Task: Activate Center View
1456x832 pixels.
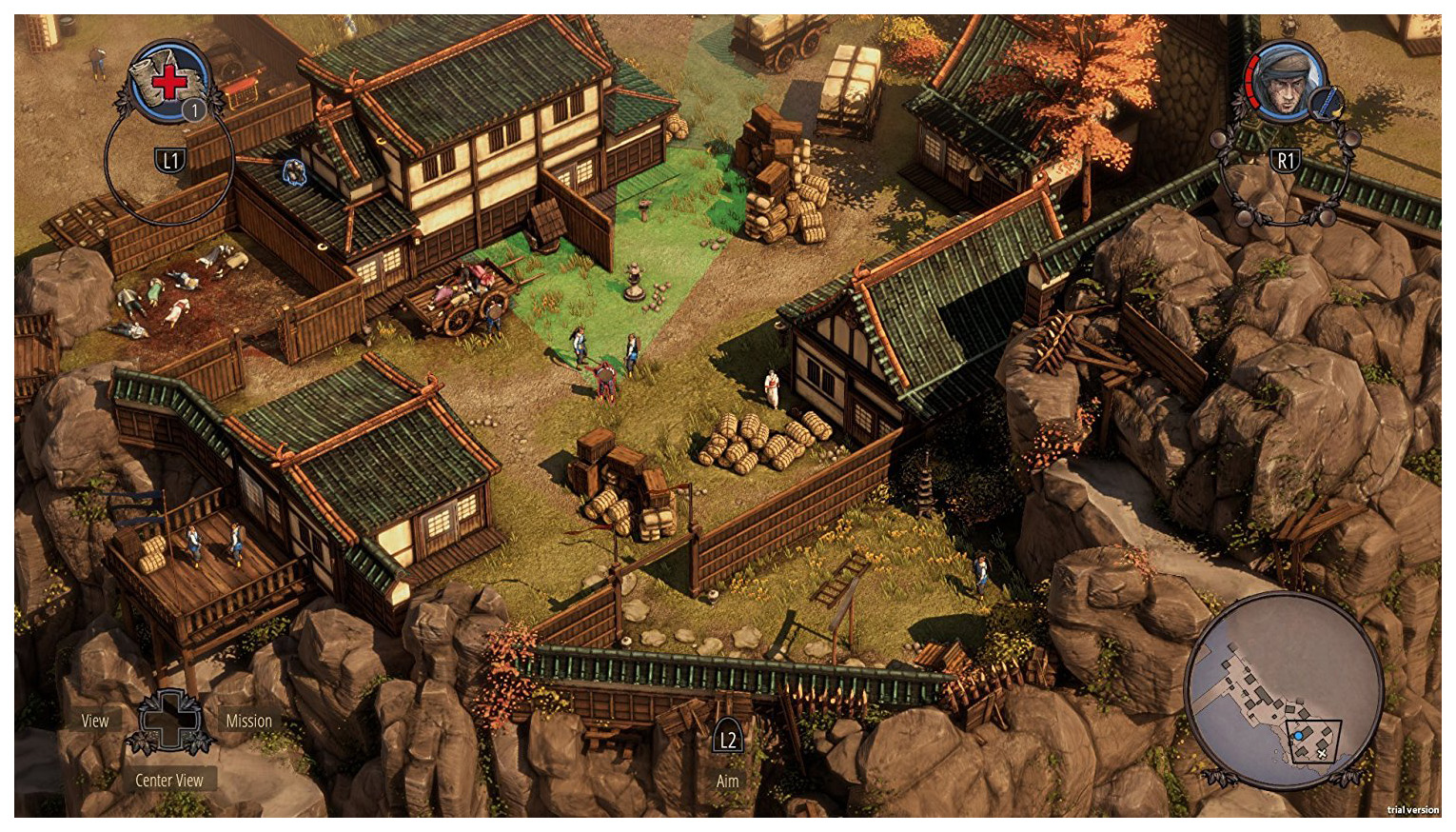Action: pyautogui.click(x=169, y=780)
